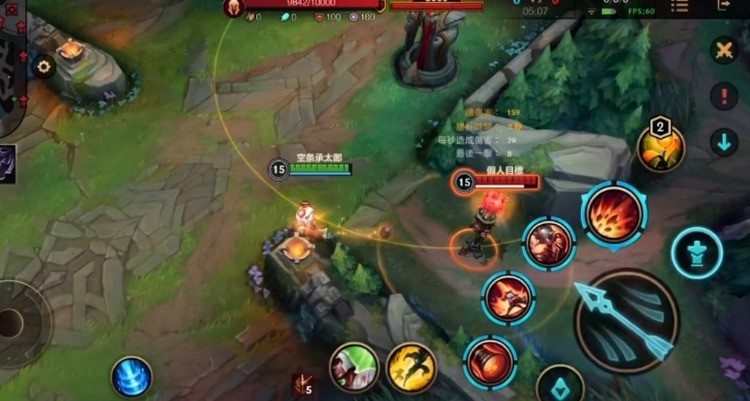Use the yellow Flash summoner spell
Viewport: 750px width, 401px height.
411,367
